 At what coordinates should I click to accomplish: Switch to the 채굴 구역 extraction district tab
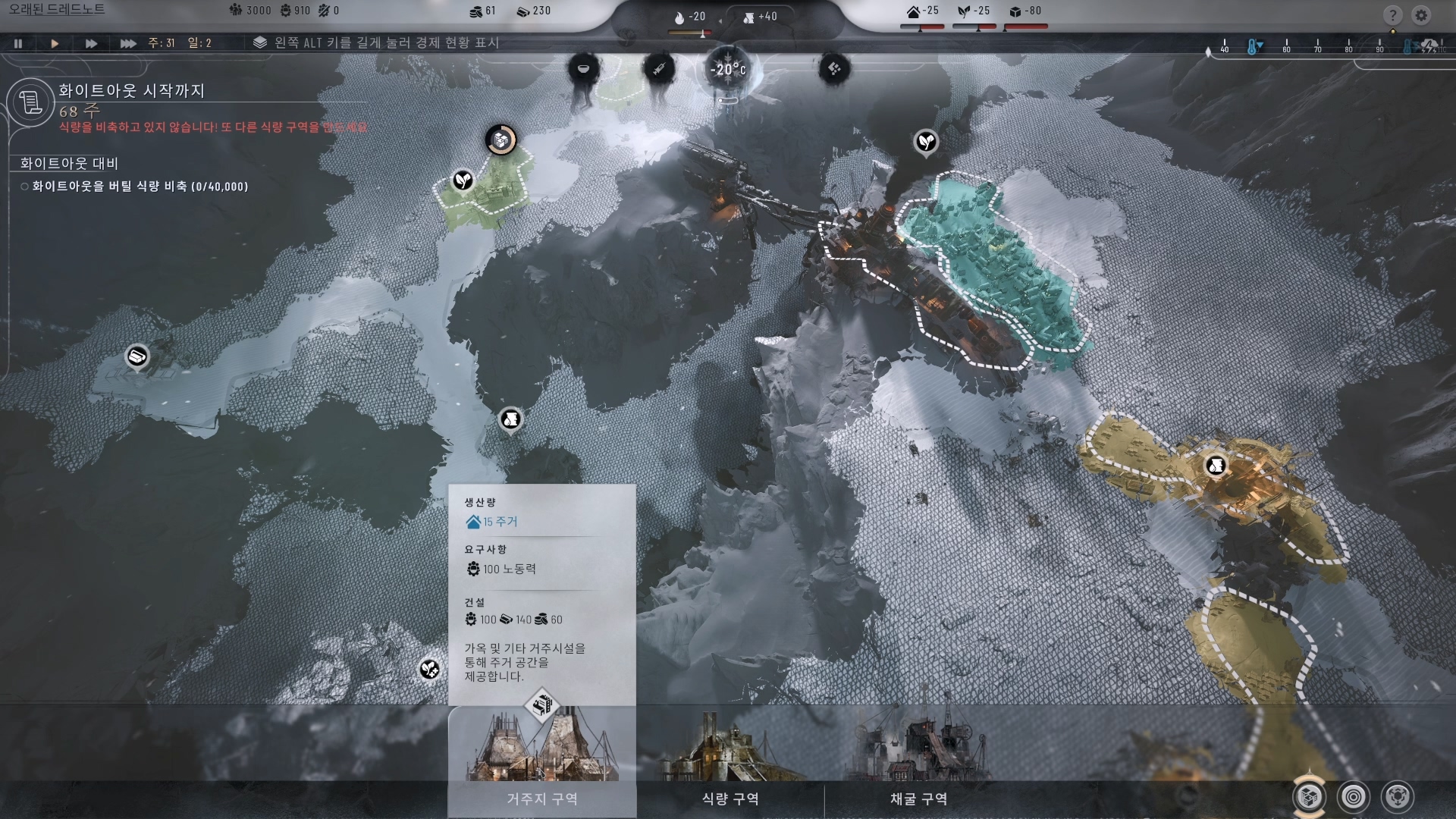(918, 799)
